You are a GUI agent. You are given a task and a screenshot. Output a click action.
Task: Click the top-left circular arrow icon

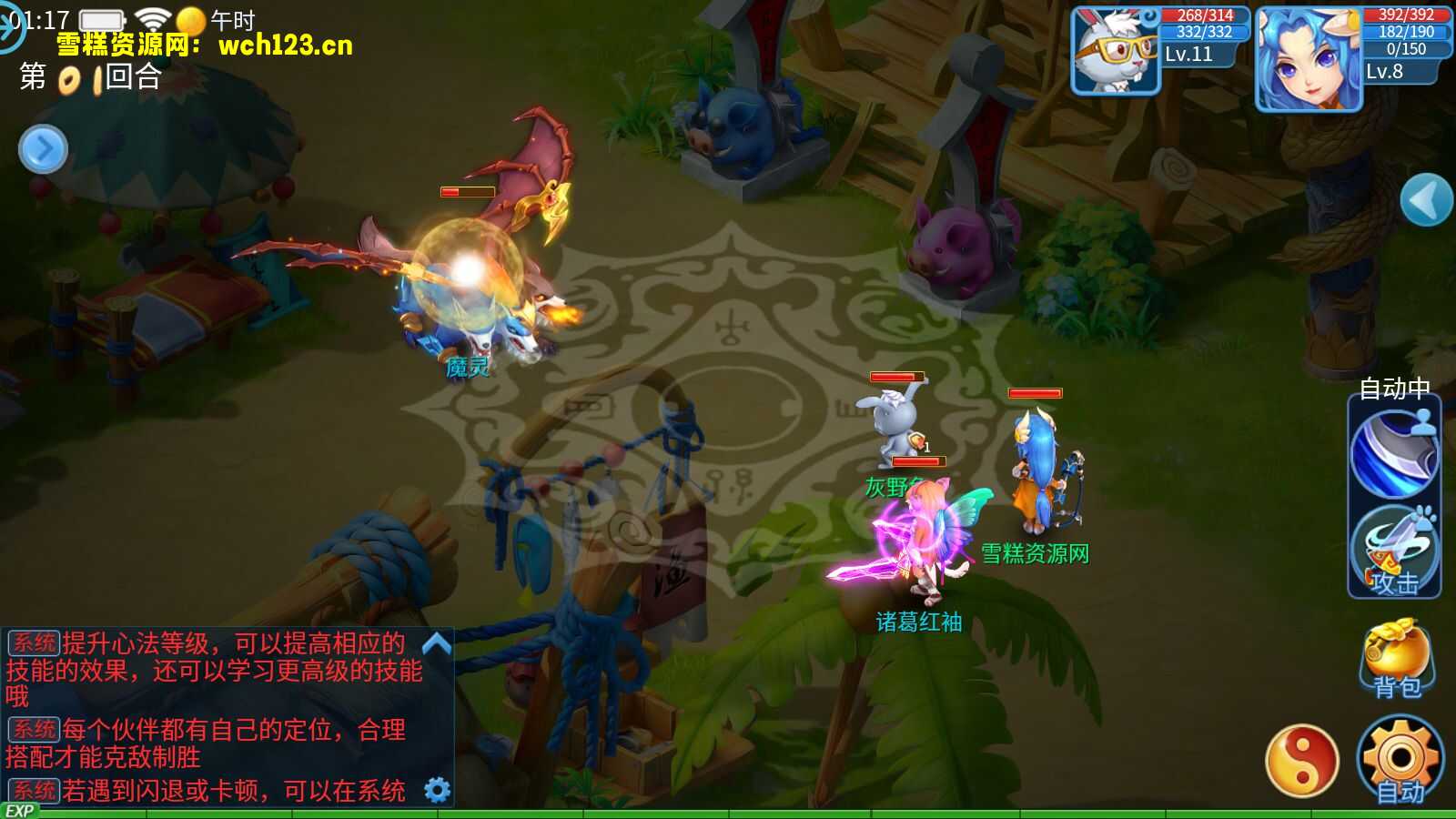point(11,25)
